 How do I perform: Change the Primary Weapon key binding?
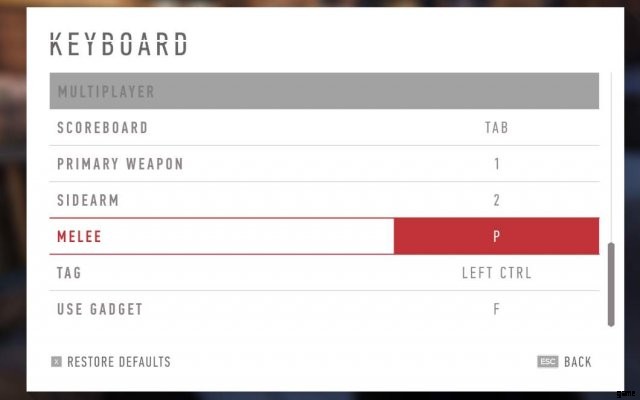click(496, 164)
